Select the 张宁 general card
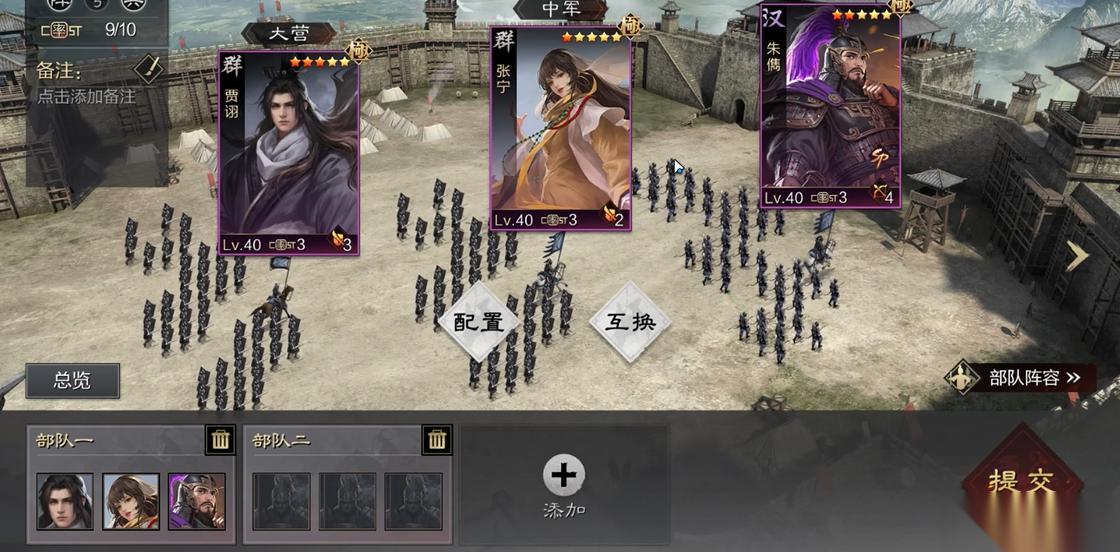 [x=560, y=130]
